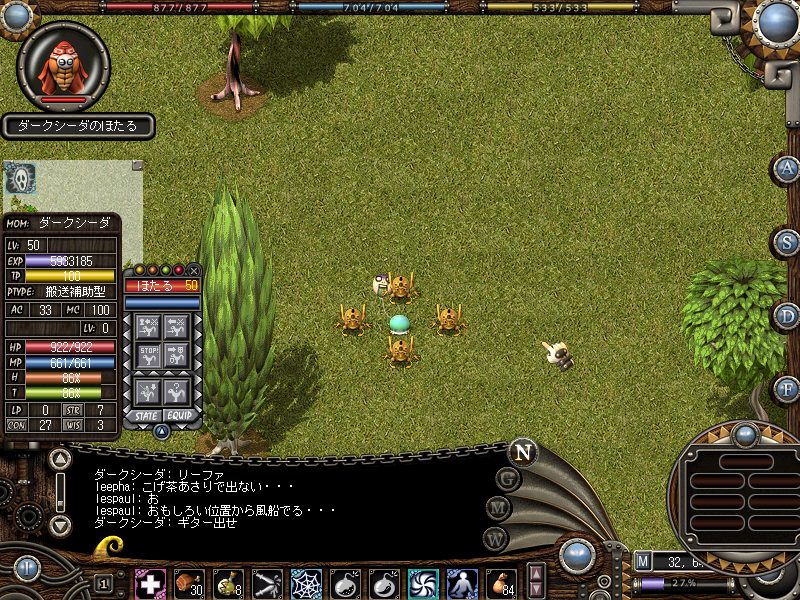Image resolution: width=800 pixels, height=600 pixels.
Task: Click the D side button
Action: pyautogui.click(x=788, y=316)
